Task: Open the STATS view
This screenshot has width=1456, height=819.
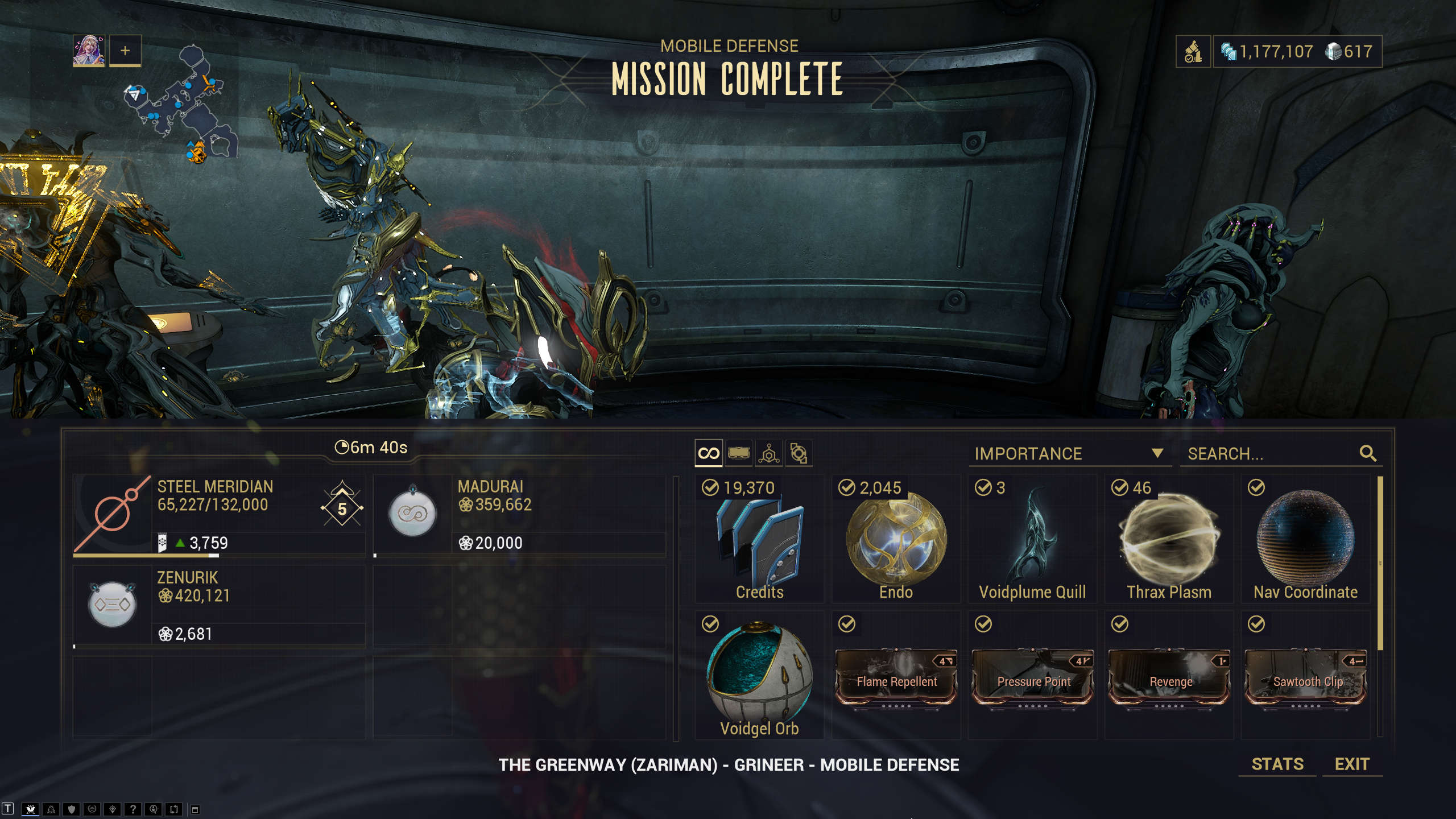Action: tap(1277, 764)
